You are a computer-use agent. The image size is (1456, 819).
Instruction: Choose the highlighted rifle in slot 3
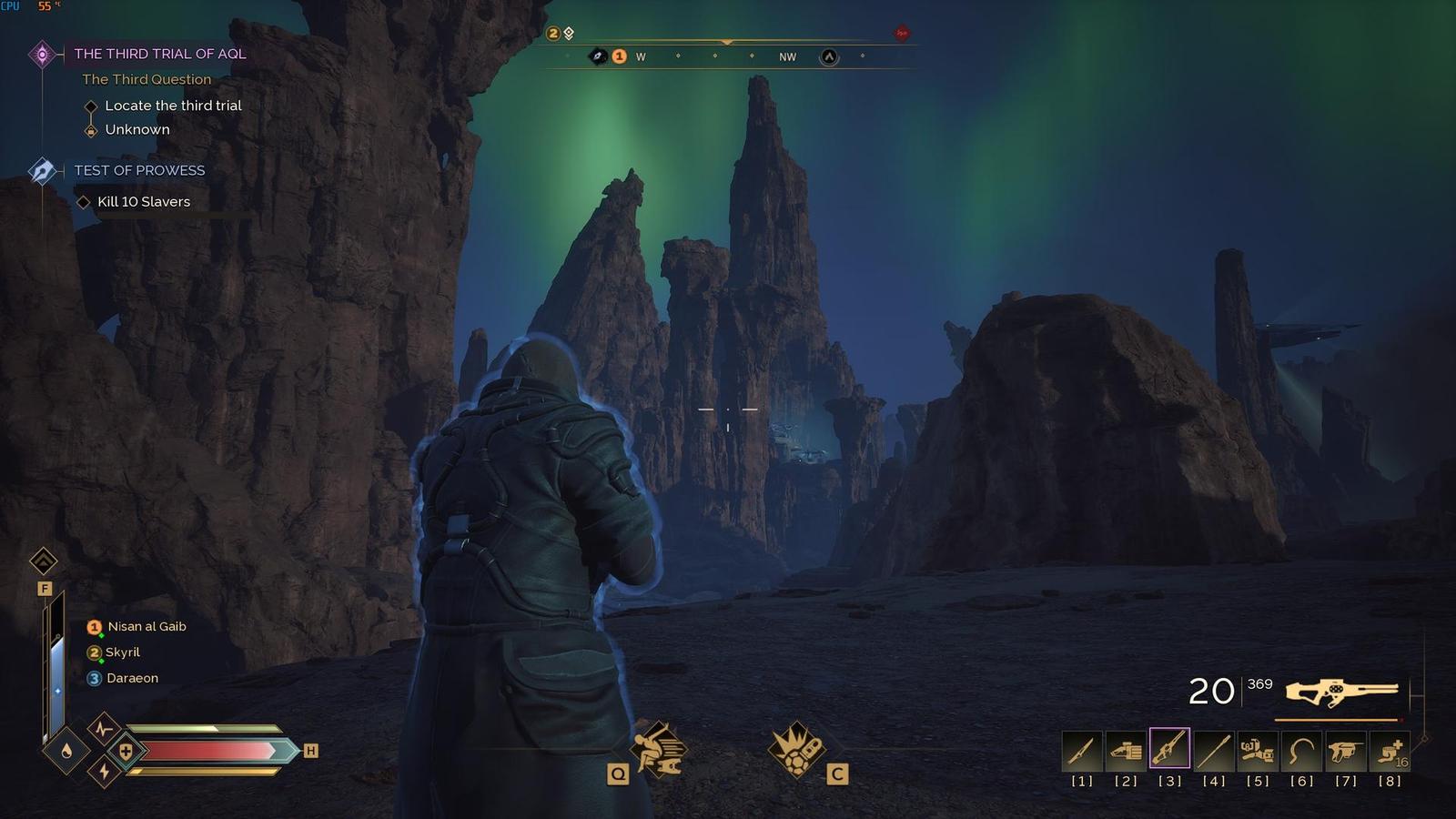tap(1169, 749)
